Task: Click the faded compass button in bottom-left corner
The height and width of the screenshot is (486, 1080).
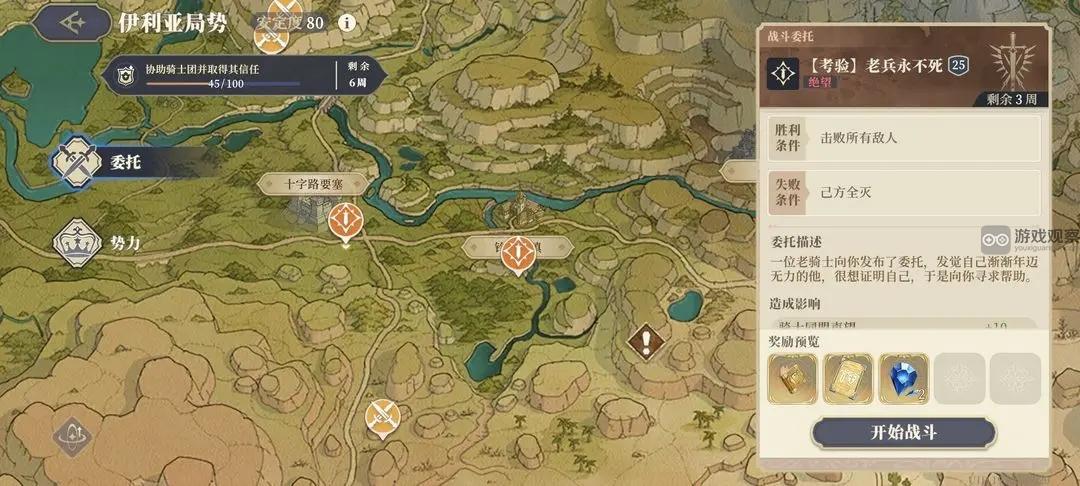Action: [x=72, y=436]
